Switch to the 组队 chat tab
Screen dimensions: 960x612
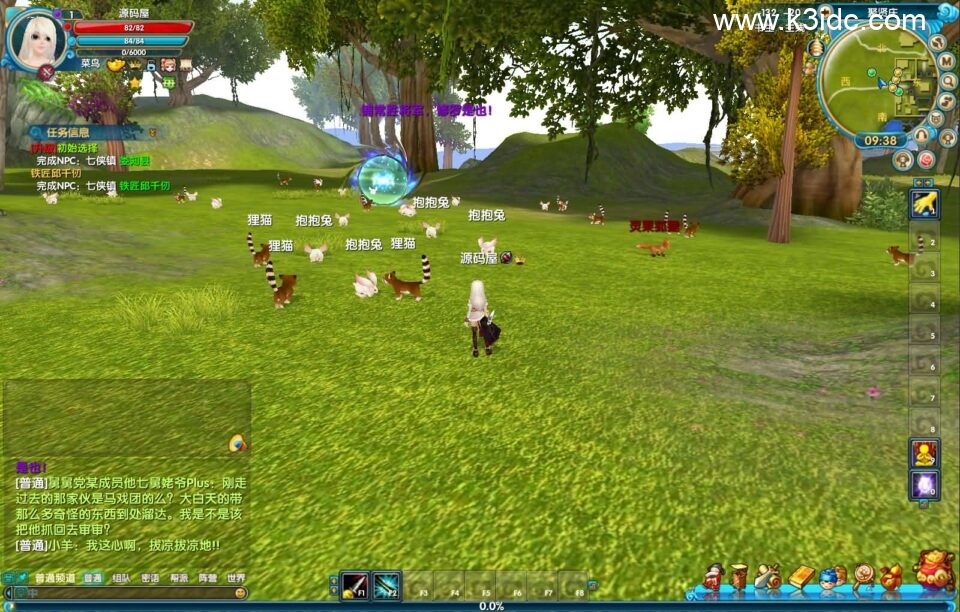point(121,578)
